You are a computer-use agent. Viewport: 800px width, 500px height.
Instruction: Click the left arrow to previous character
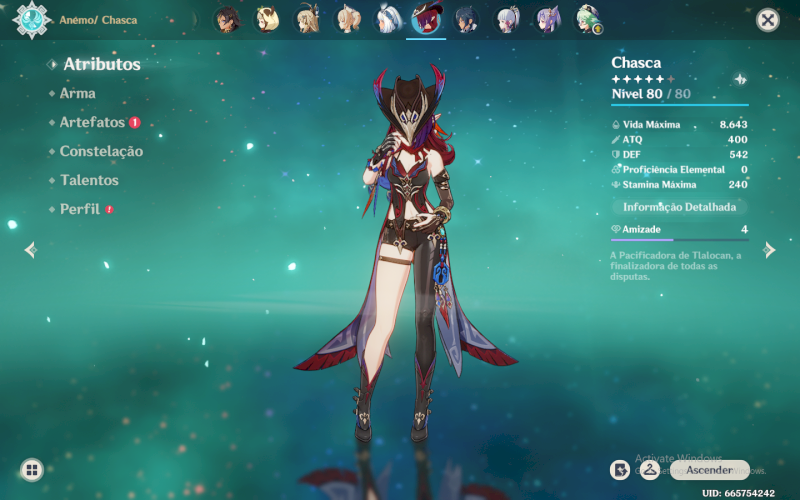click(30, 250)
